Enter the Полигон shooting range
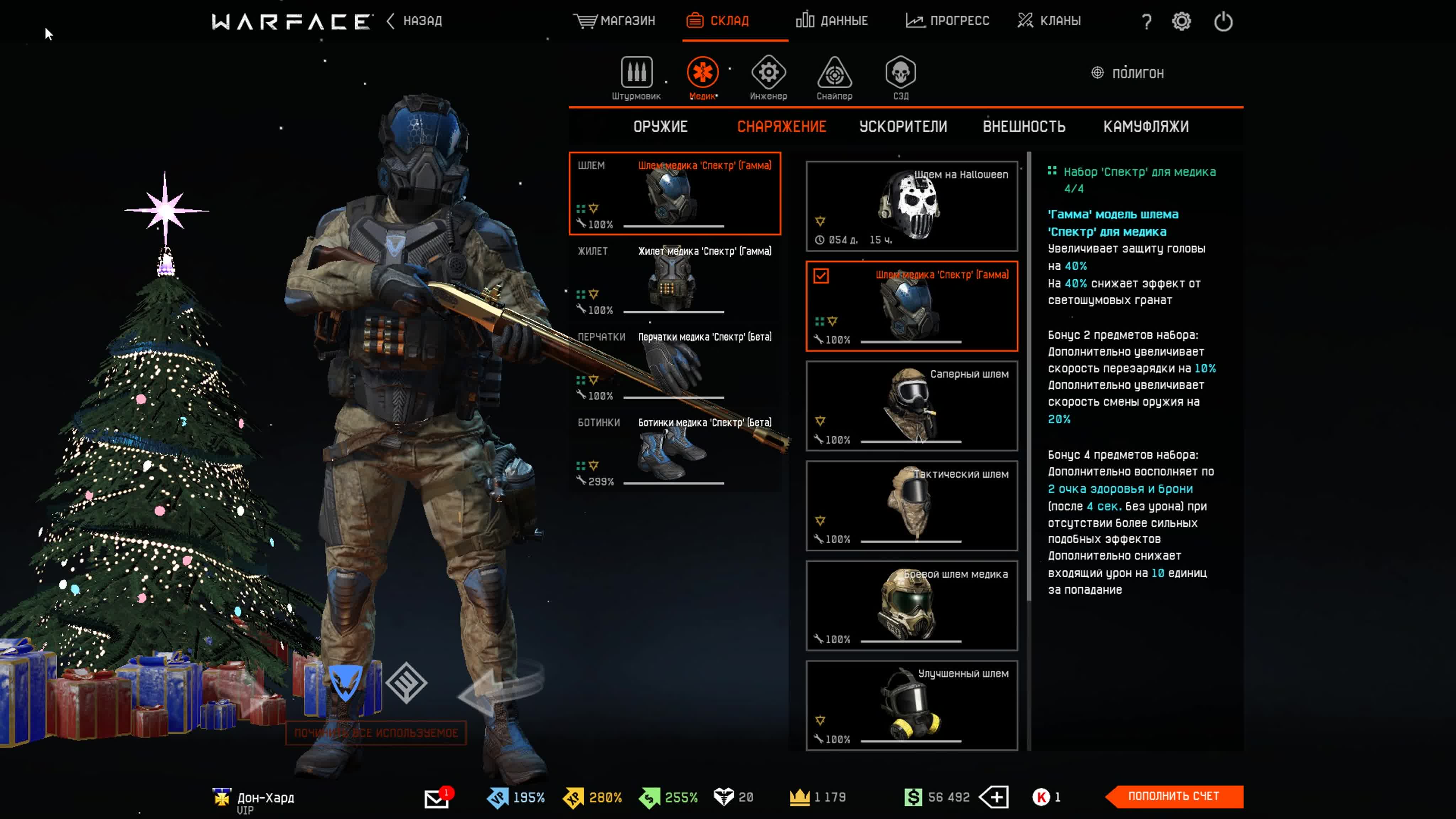Screen dimensions: 1456x819 click(x=1128, y=73)
